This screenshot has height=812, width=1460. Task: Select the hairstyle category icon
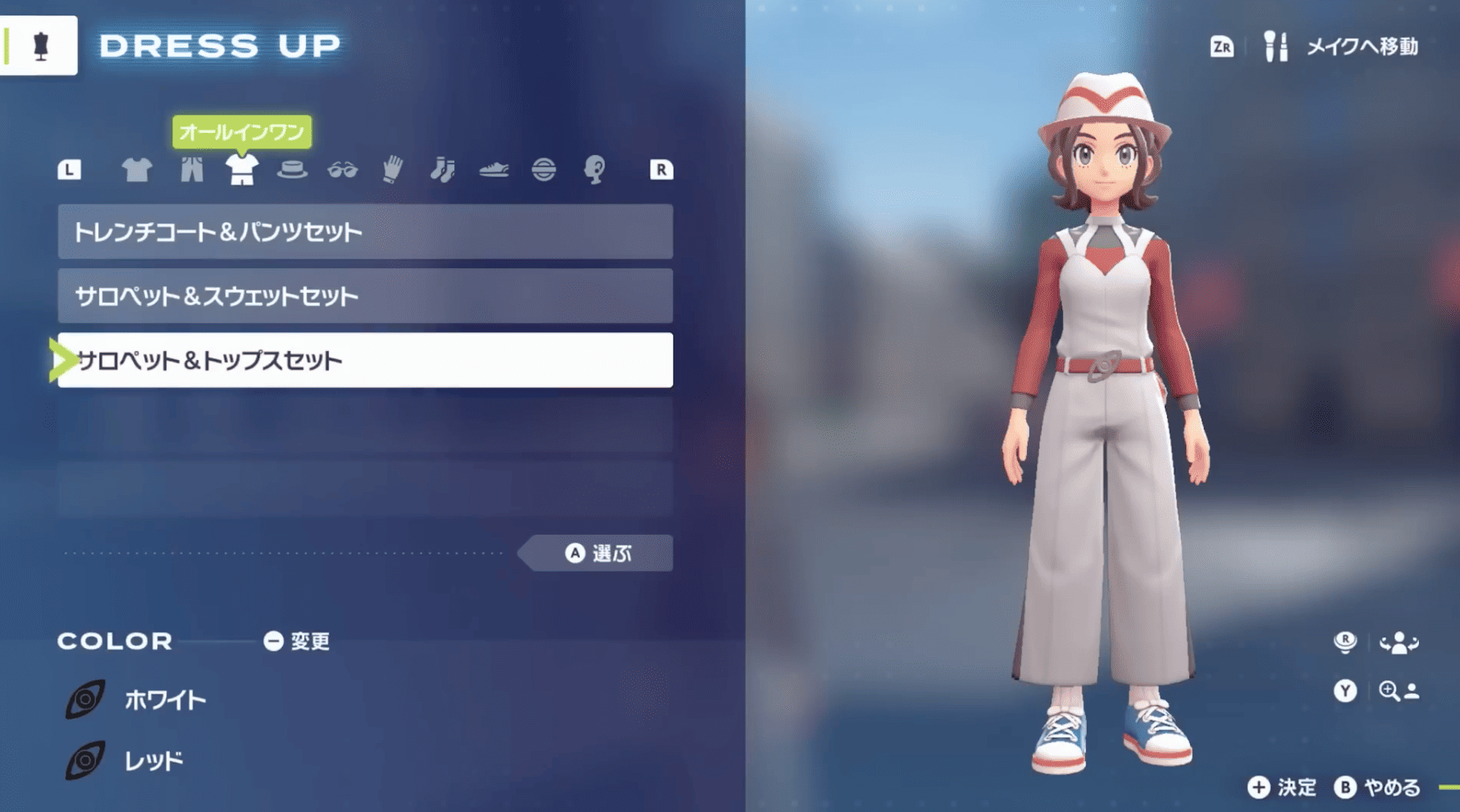[595, 170]
